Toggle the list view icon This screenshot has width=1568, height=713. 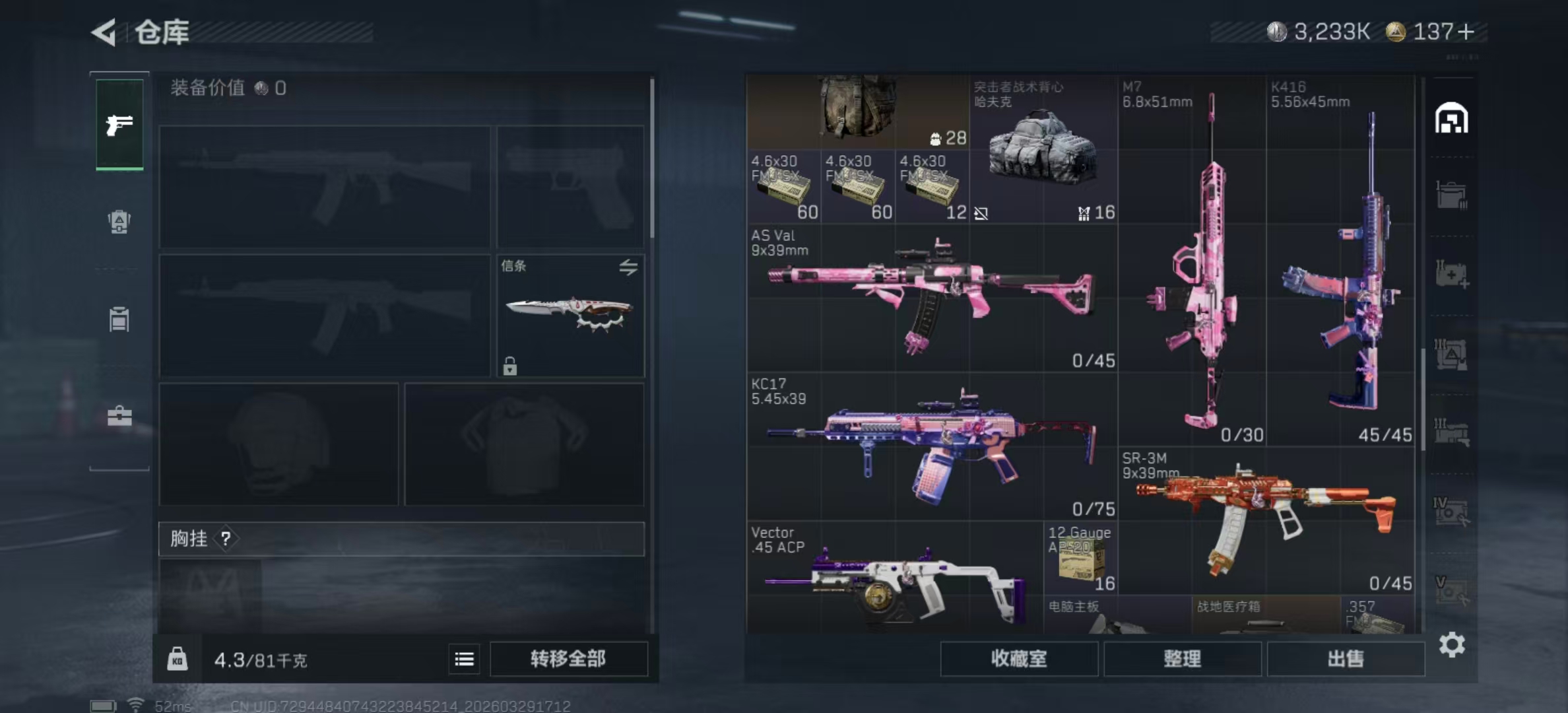(x=464, y=659)
